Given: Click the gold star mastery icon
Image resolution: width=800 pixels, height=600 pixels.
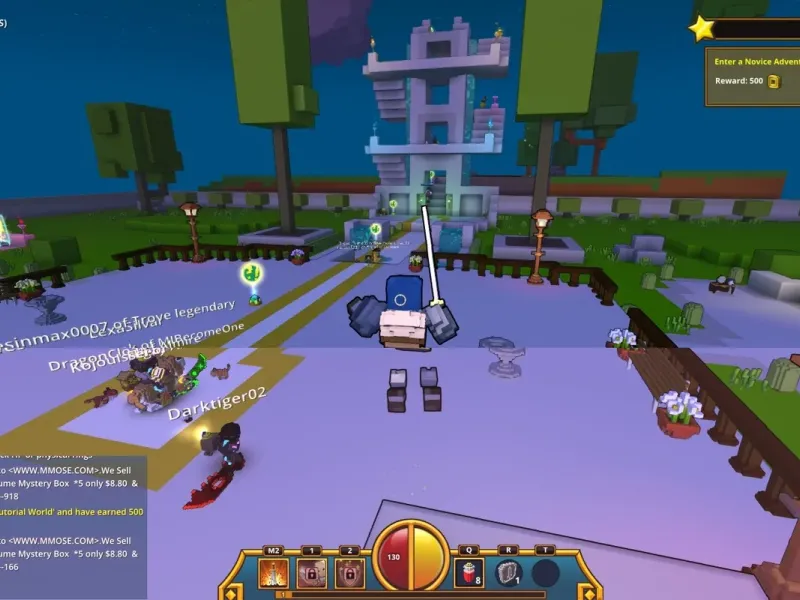Looking at the screenshot, I should click(702, 28).
